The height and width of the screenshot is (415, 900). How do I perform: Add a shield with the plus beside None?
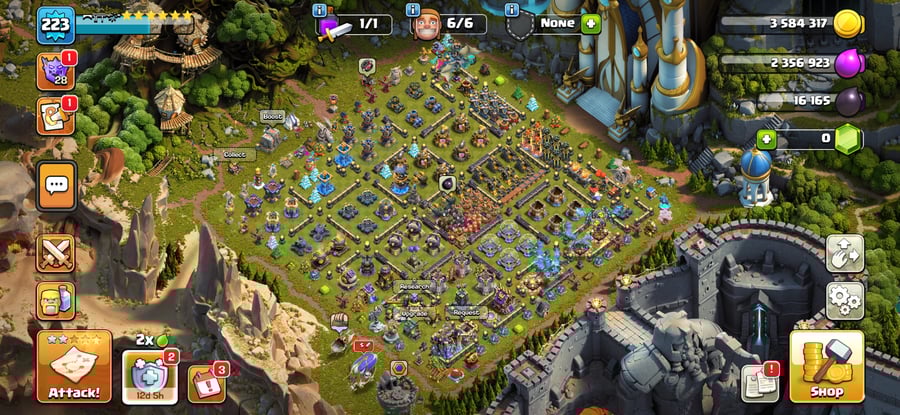pyautogui.click(x=591, y=23)
